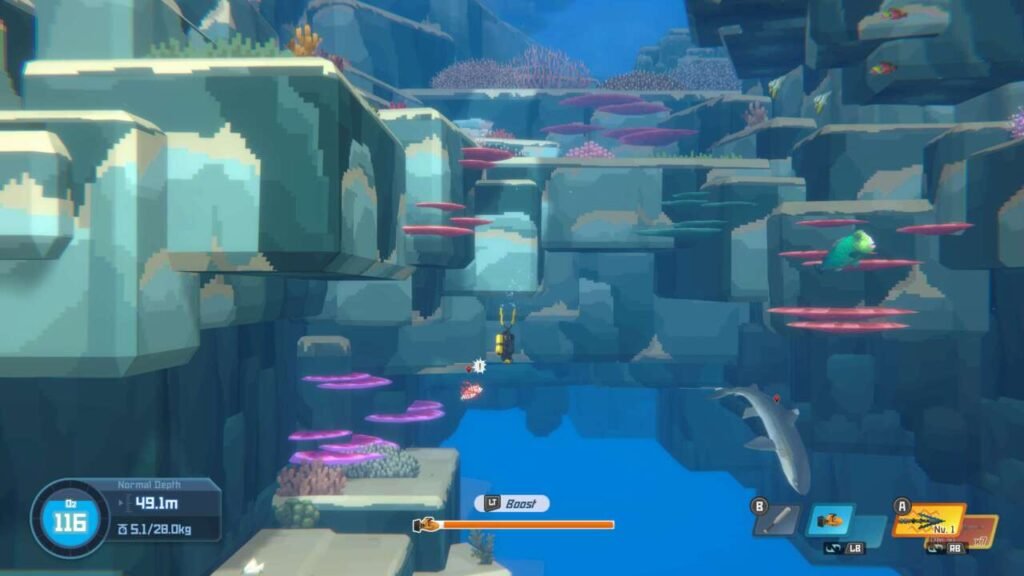Choose the orange underwater scooter slot
Viewport: 1024px width, 576px height.
point(830,519)
